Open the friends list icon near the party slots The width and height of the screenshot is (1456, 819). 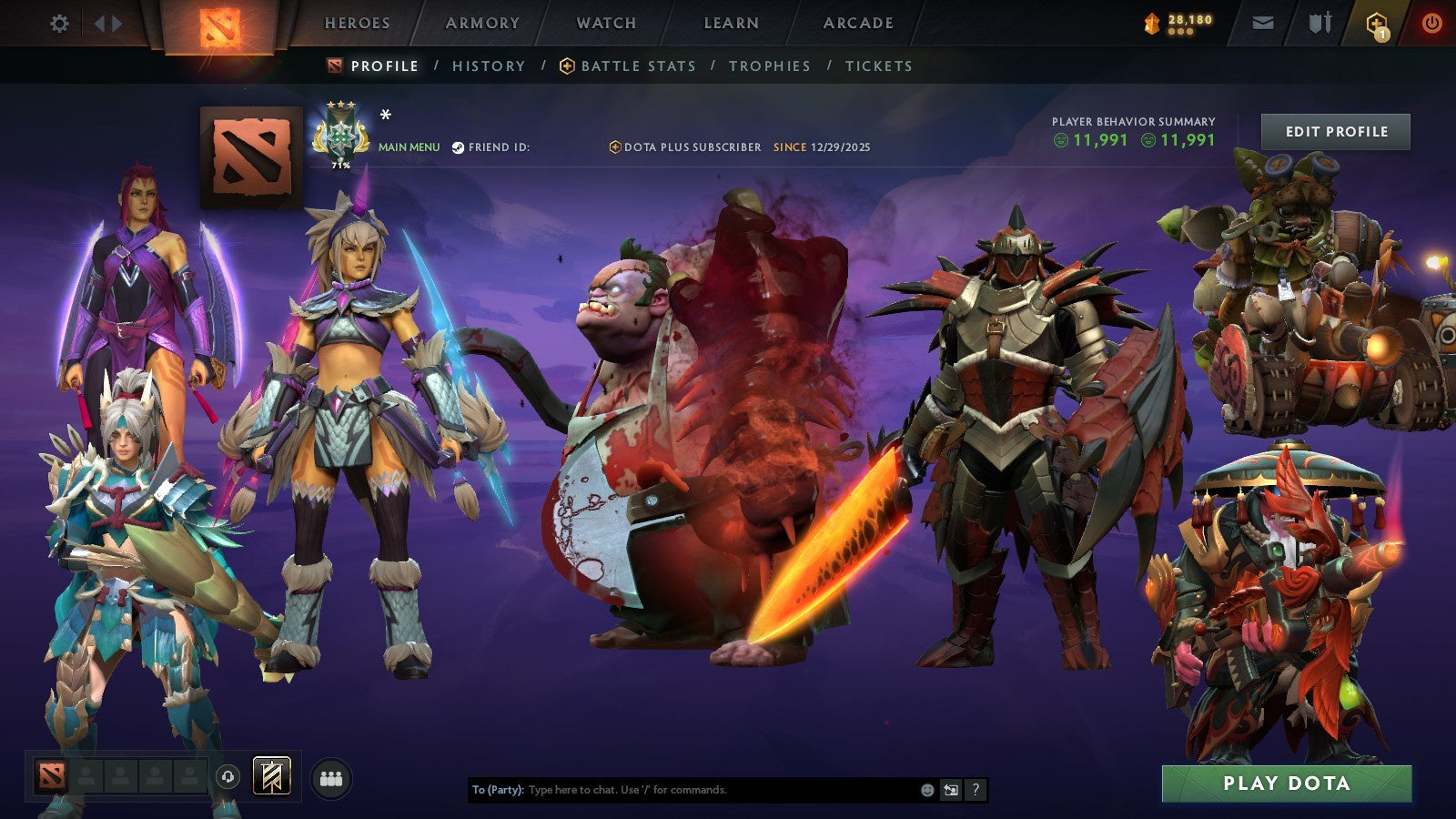[331, 776]
